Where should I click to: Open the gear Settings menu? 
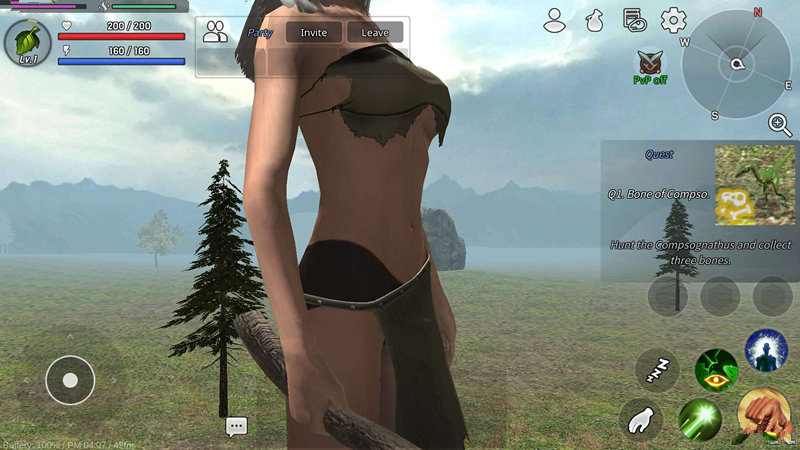673,20
